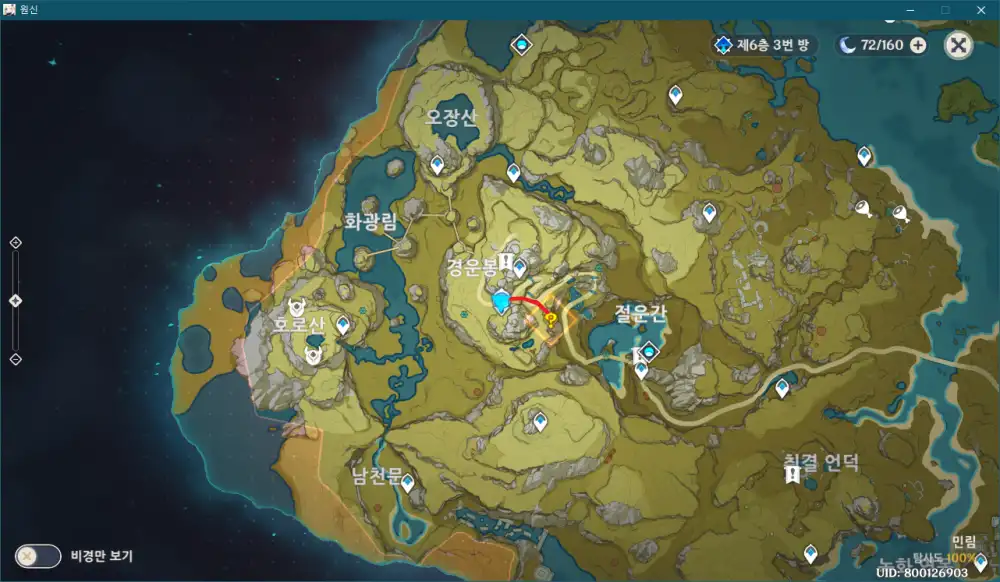Viewport: 1000px width, 582px height.
Task: Choose the teleport waypoint next to 남천문
Action: (x=408, y=482)
